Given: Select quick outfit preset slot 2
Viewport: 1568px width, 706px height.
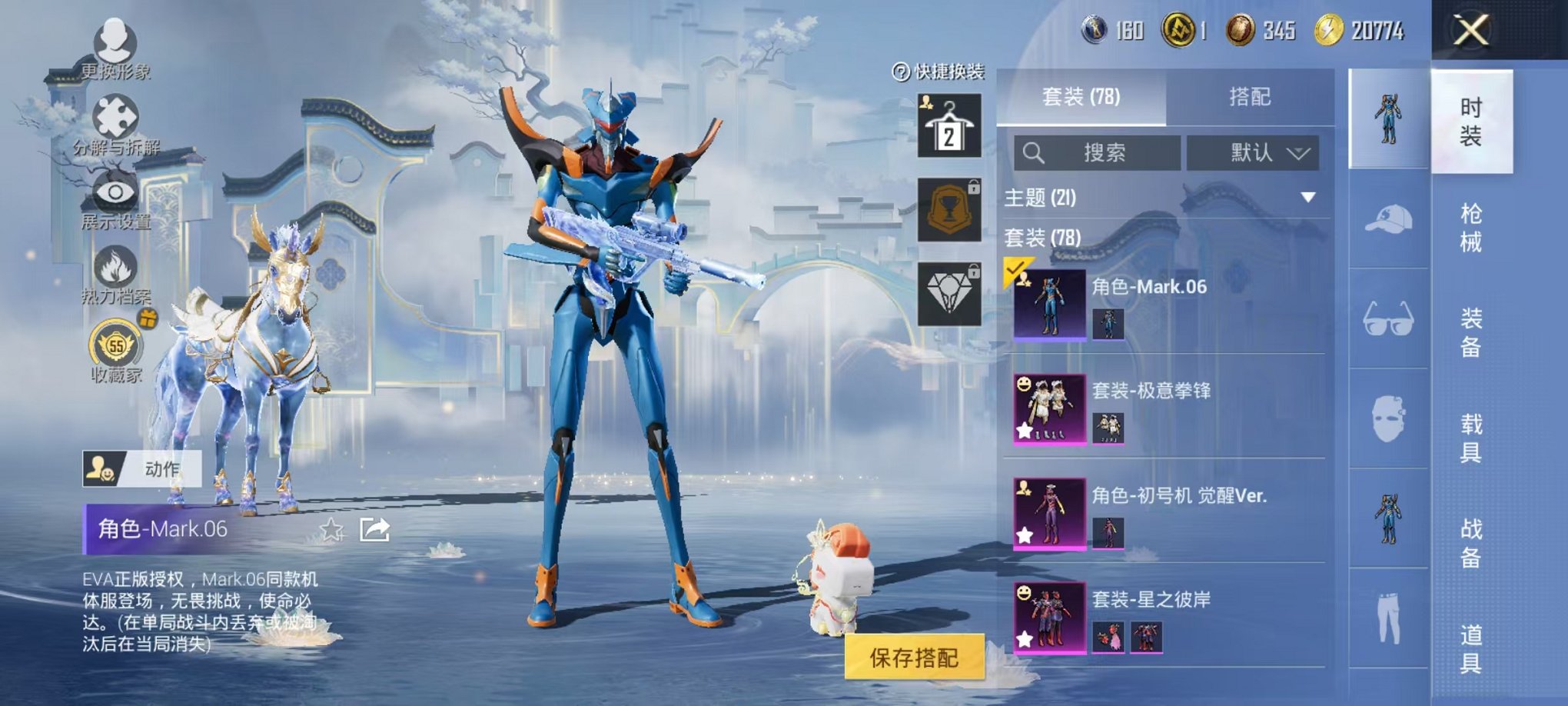Looking at the screenshot, I should coord(949,126).
